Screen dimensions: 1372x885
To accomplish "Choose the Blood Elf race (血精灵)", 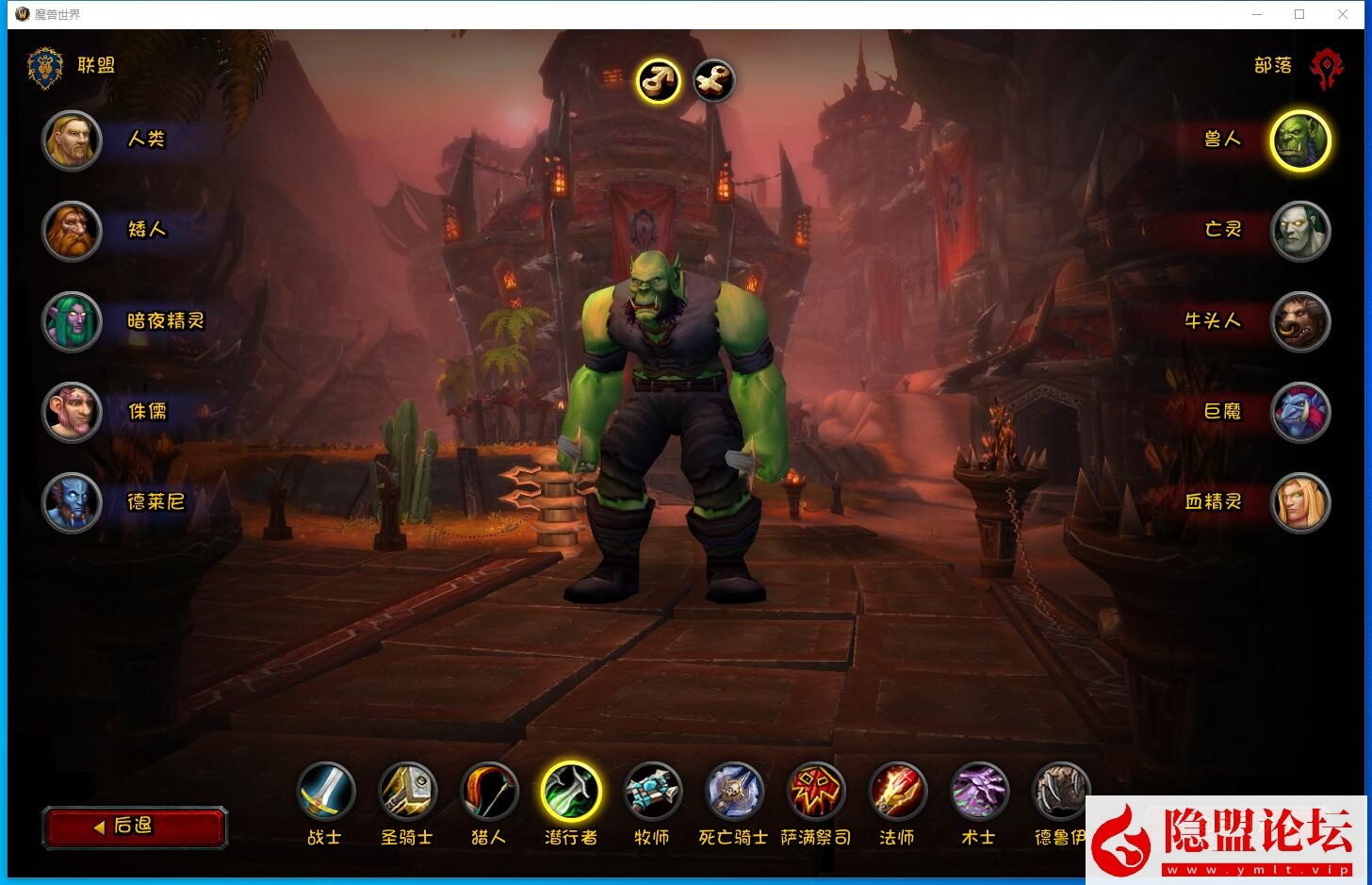I will click(1300, 502).
